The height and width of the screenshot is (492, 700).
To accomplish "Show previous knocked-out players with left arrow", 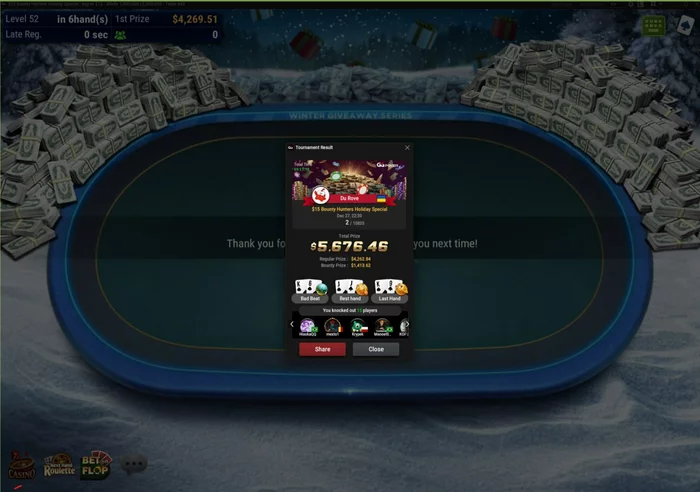I will pyautogui.click(x=292, y=324).
